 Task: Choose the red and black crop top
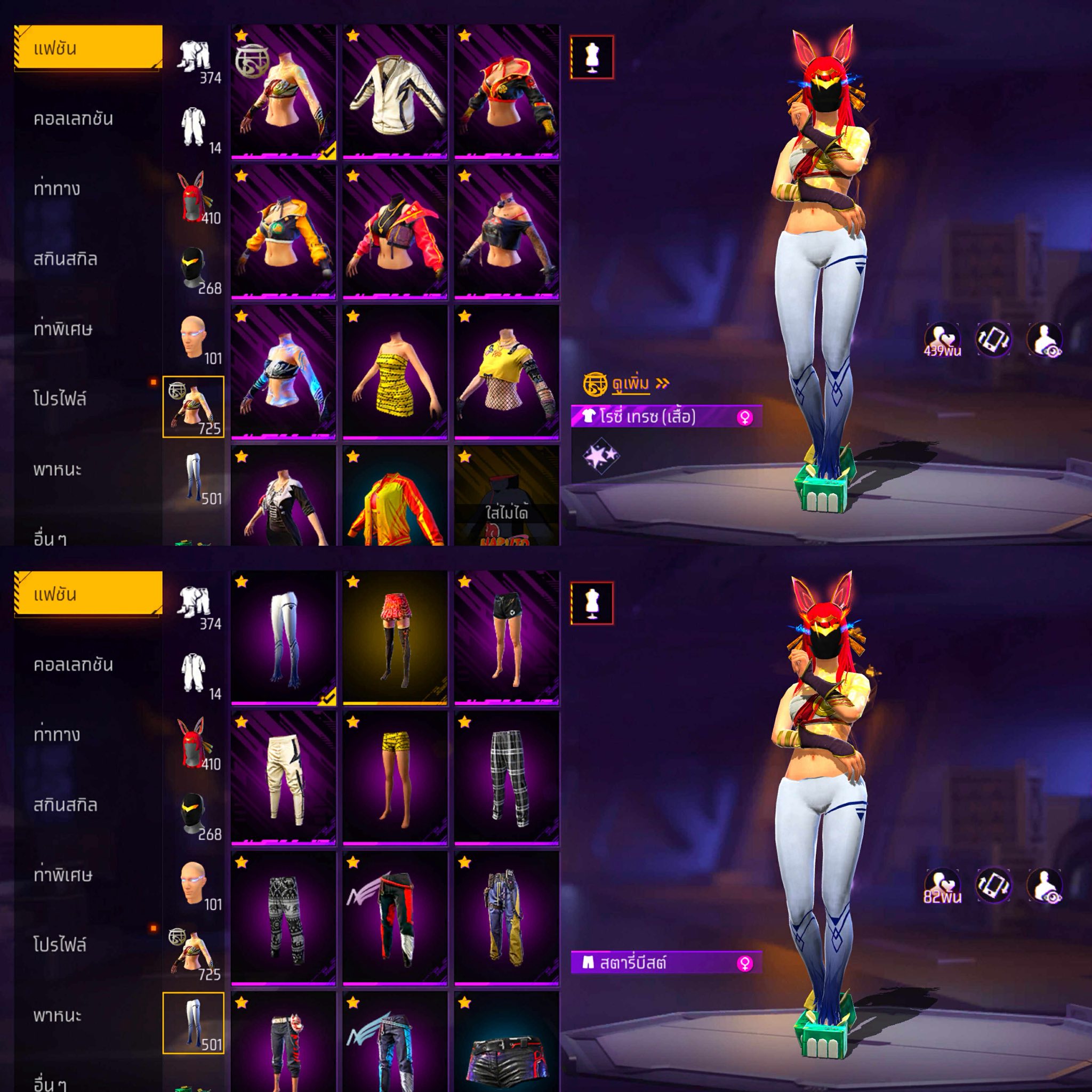coord(507,92)
